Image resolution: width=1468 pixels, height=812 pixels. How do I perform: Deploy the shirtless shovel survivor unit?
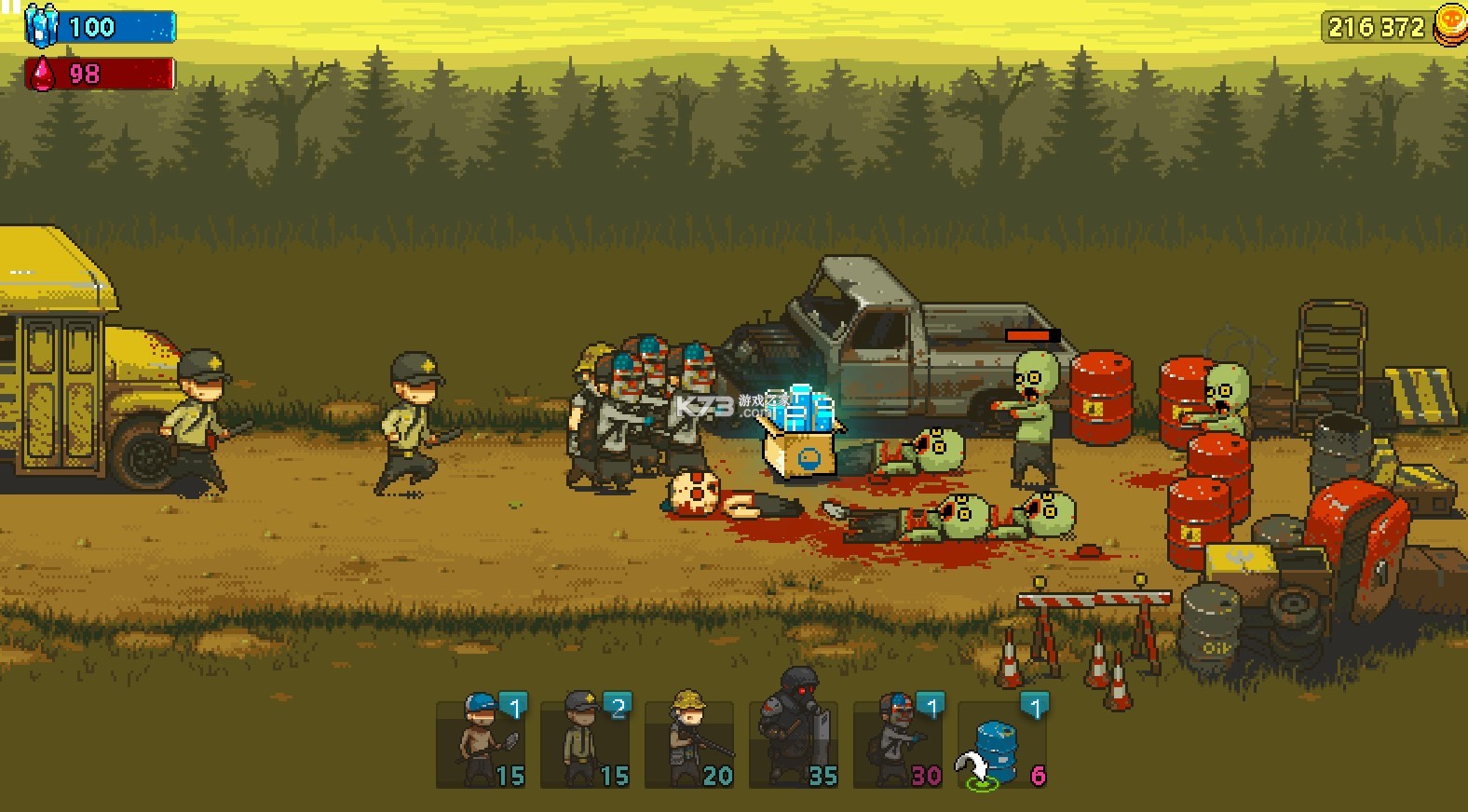point(481,743)
